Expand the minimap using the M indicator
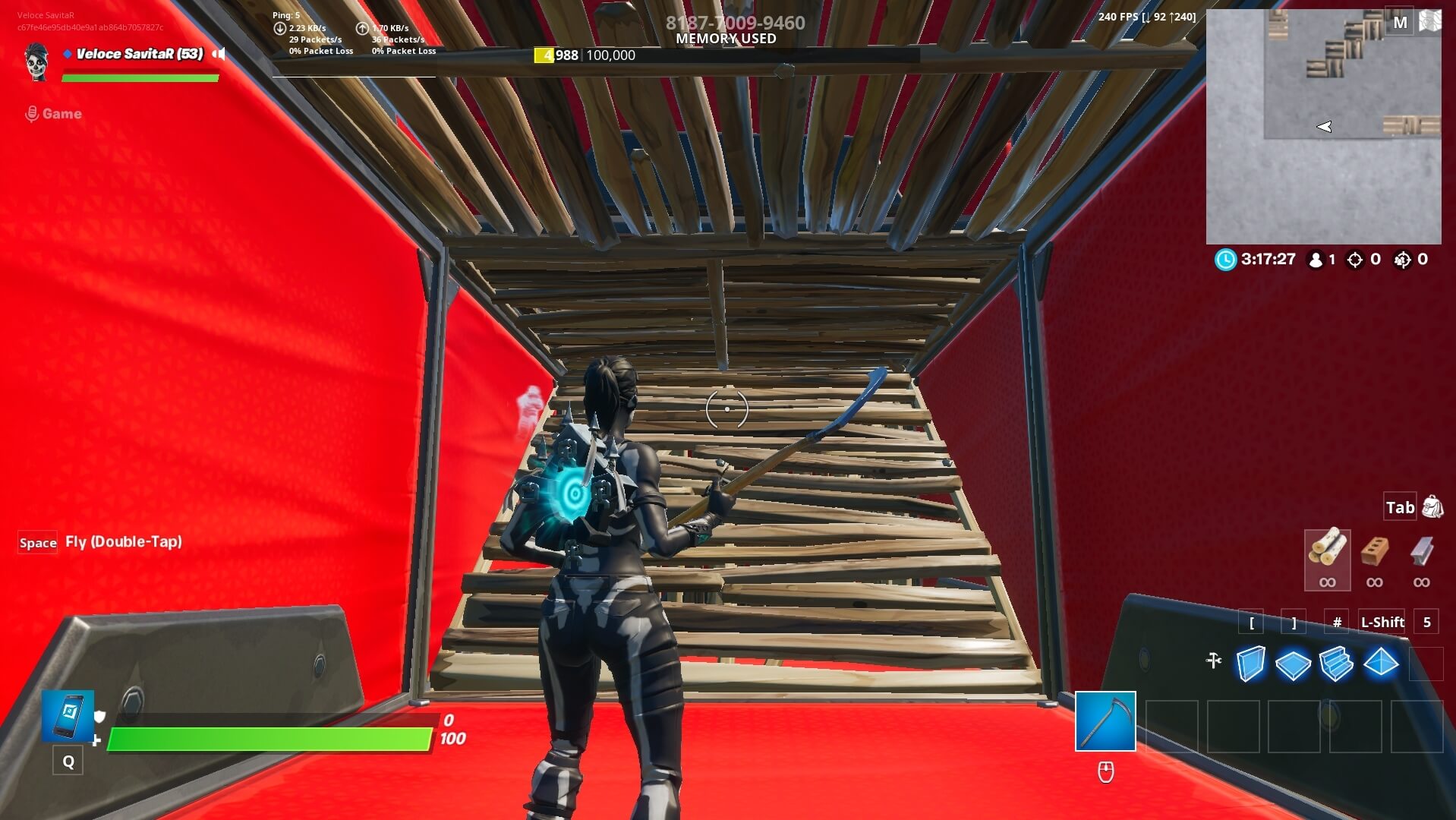This screenshot has height=820, width=1456. tap(1401, 22)
